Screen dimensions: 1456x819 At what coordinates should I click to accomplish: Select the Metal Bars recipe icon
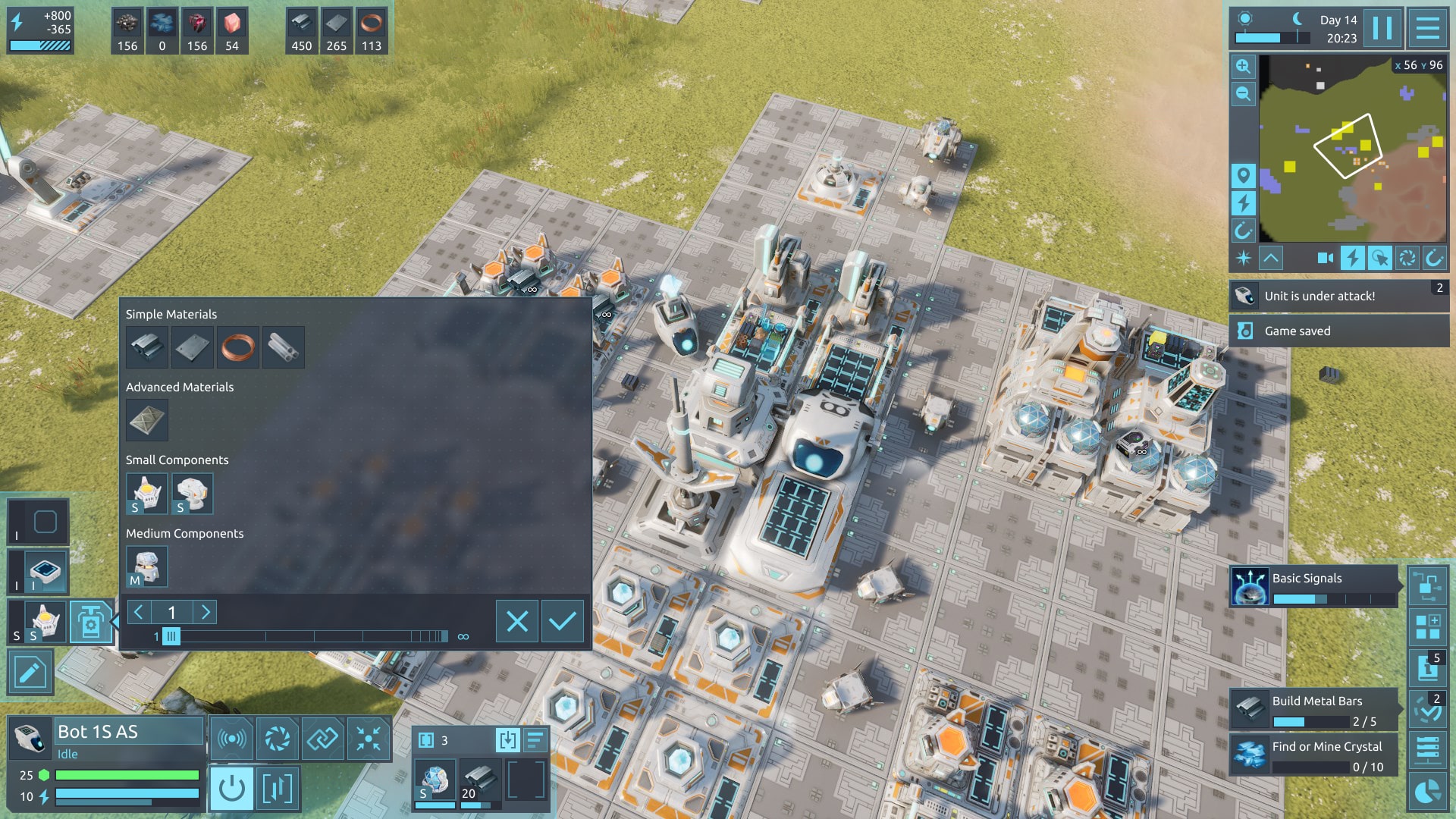coord(147,347)
